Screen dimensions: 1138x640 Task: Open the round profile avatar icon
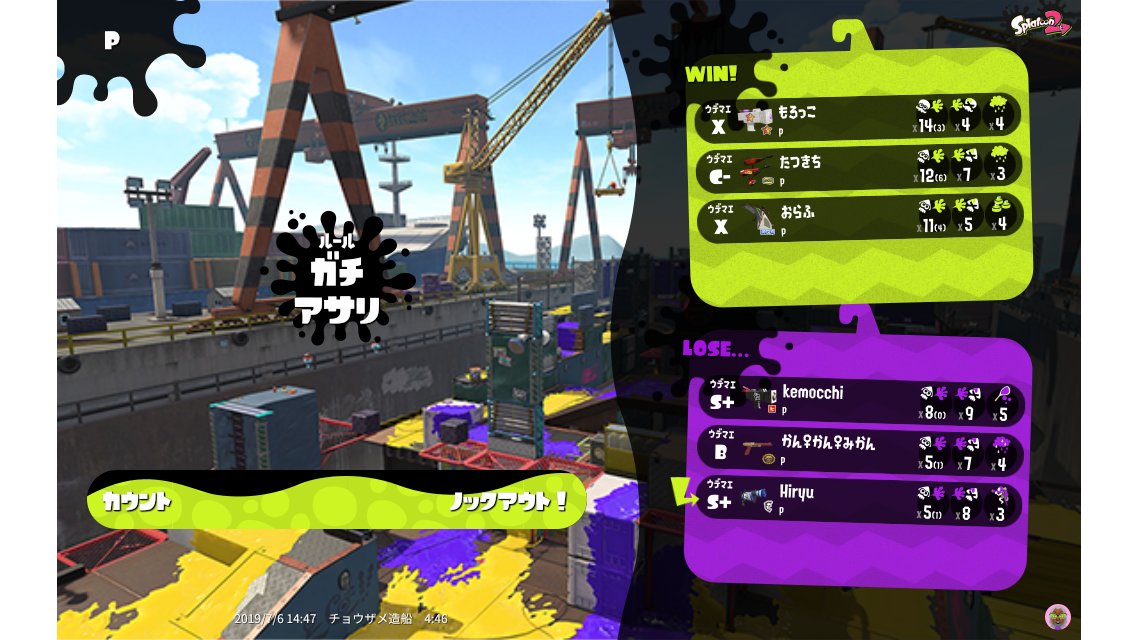coord(1057,616)
